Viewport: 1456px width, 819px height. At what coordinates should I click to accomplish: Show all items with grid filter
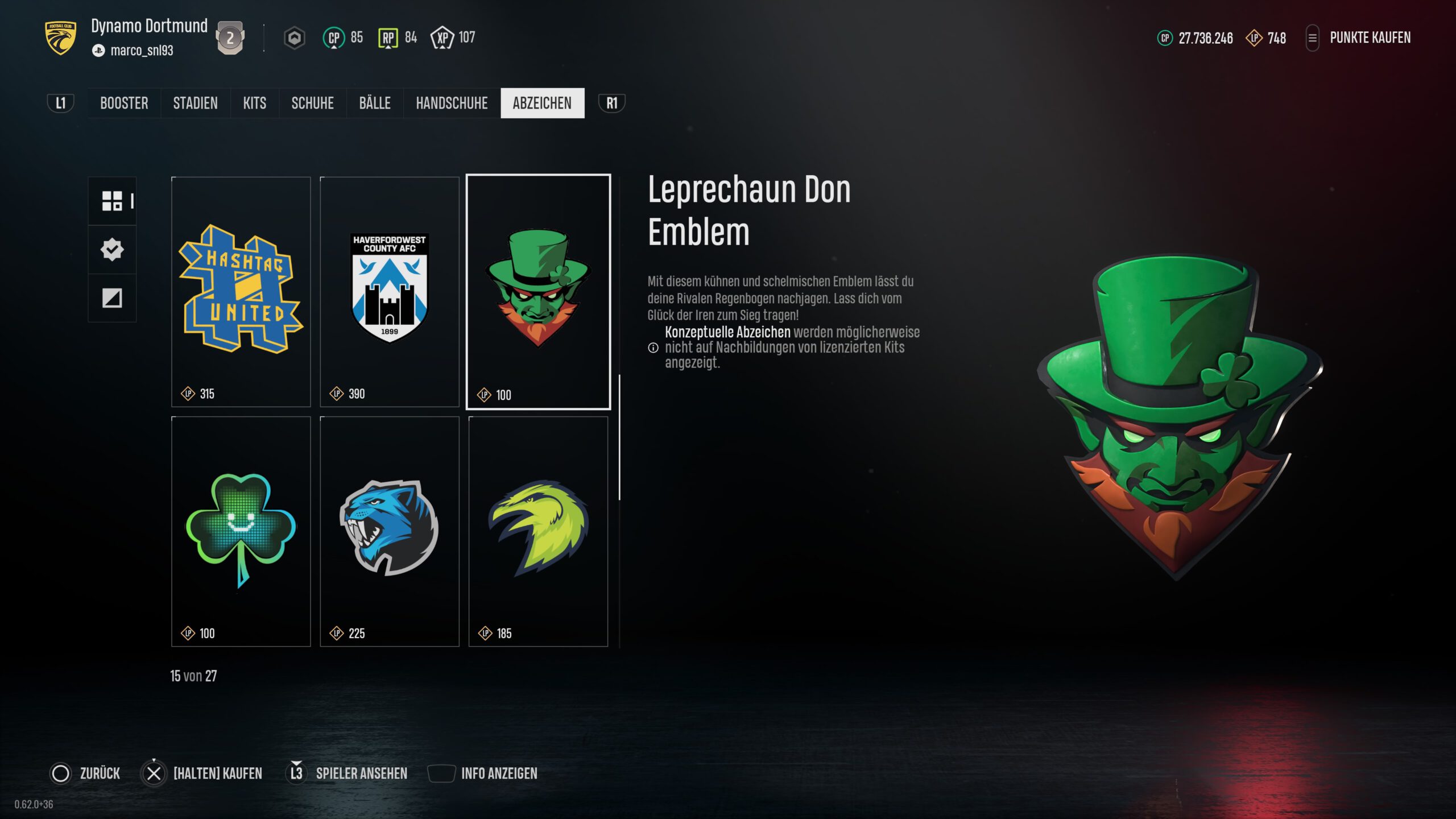point(112,201)
